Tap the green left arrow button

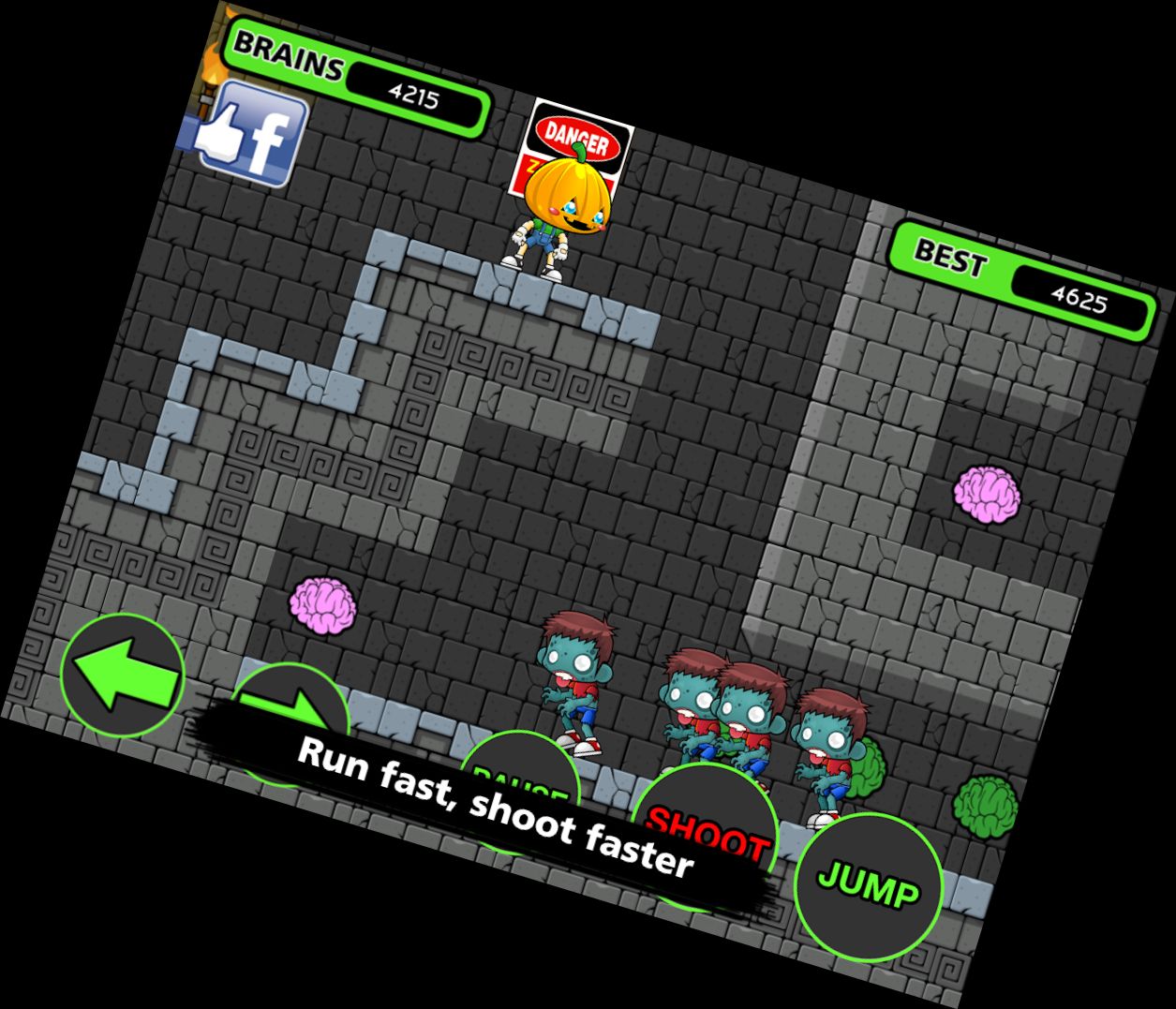tap(122, 675)
